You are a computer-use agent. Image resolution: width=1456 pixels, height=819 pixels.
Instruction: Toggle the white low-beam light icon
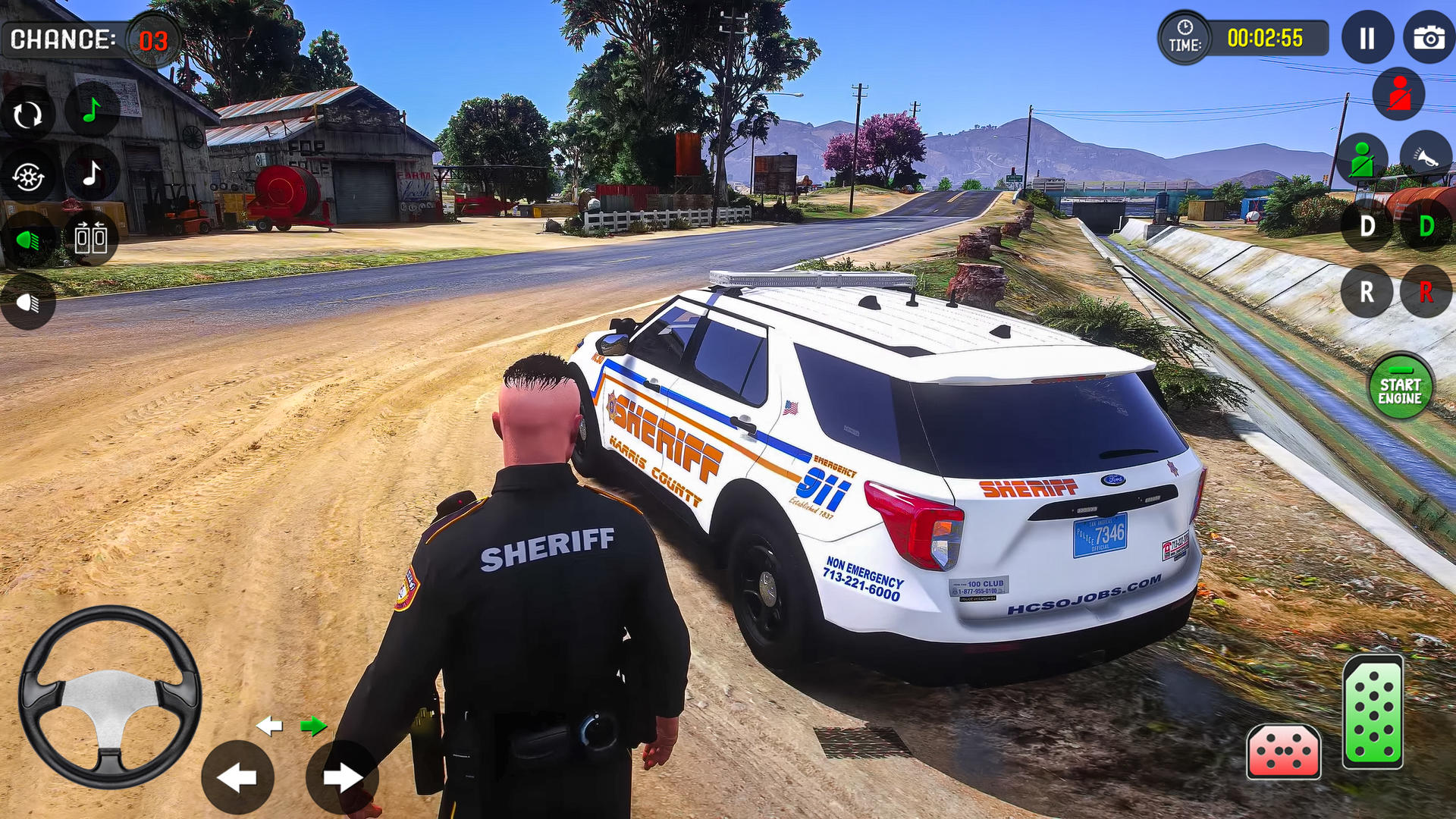[x=30, y=301]
